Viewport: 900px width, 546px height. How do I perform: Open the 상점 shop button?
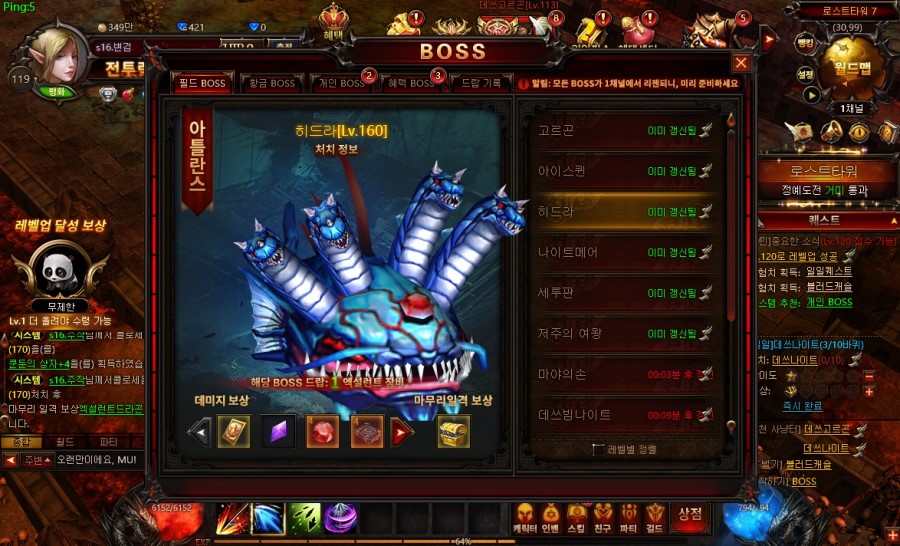[689, 516]
